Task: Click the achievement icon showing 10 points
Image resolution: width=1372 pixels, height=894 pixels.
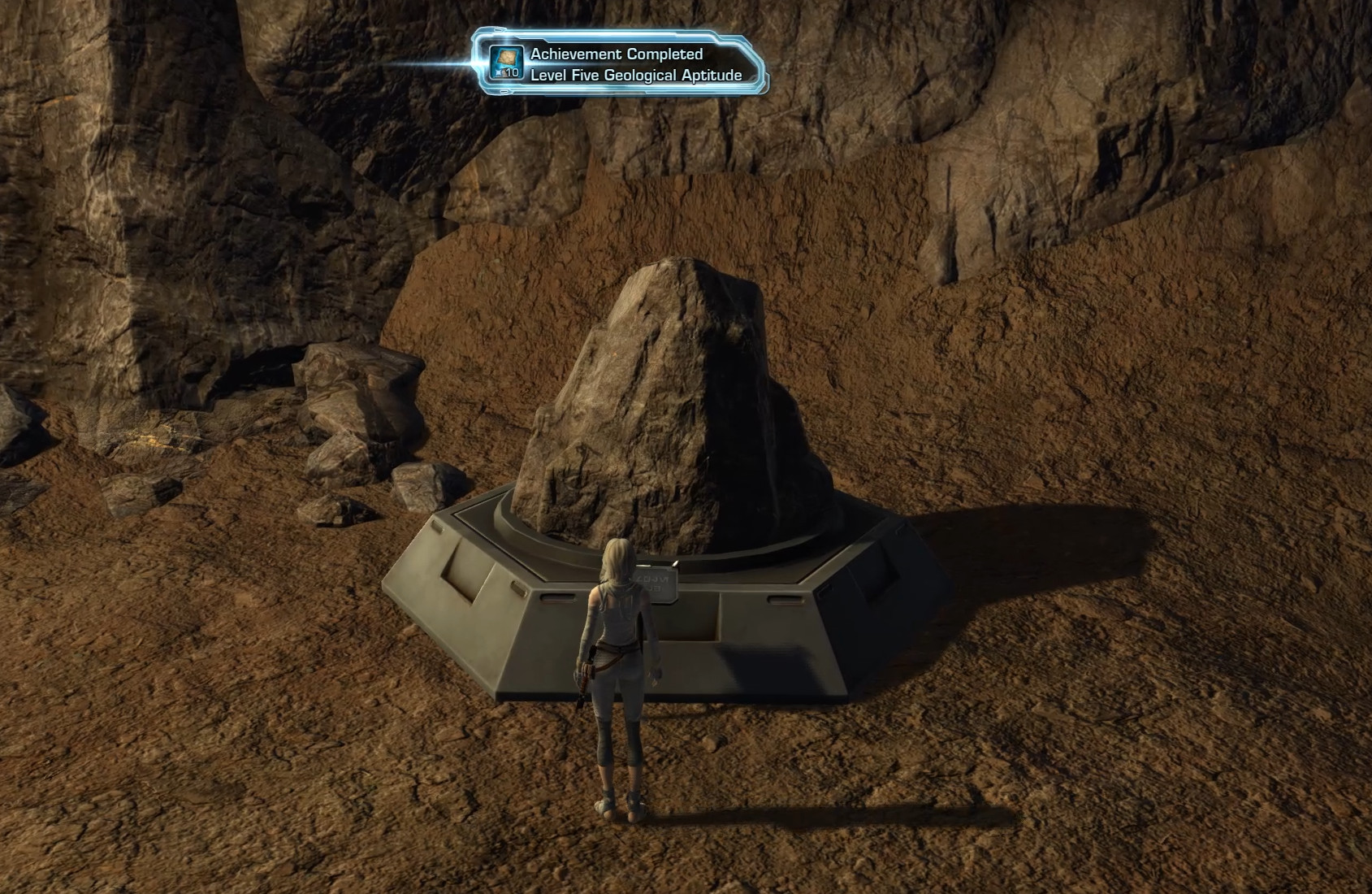Action: point(507,63)
